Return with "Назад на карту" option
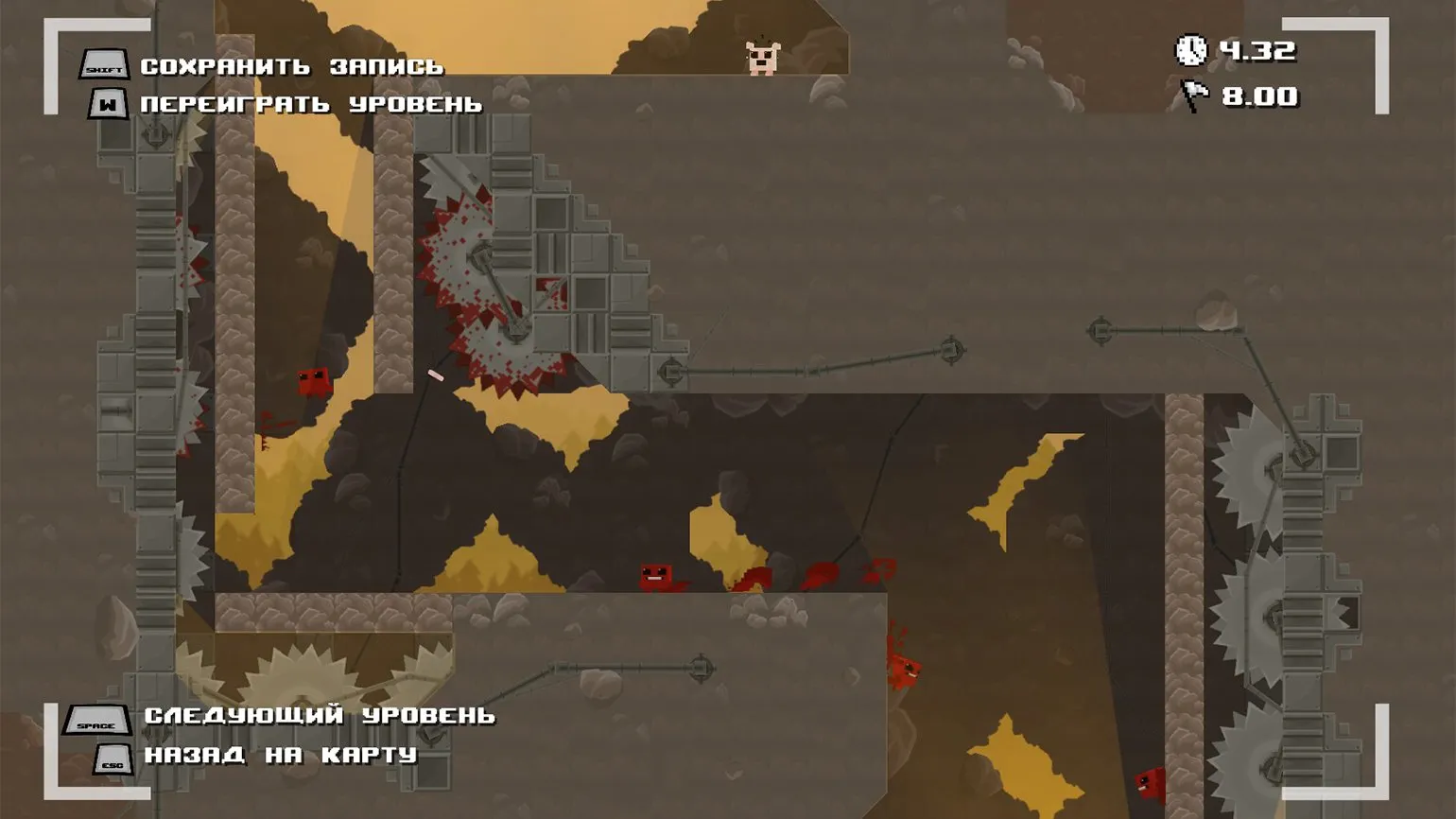The width and height of the screenshot is (1456, 819). click(x=280, y=755)
